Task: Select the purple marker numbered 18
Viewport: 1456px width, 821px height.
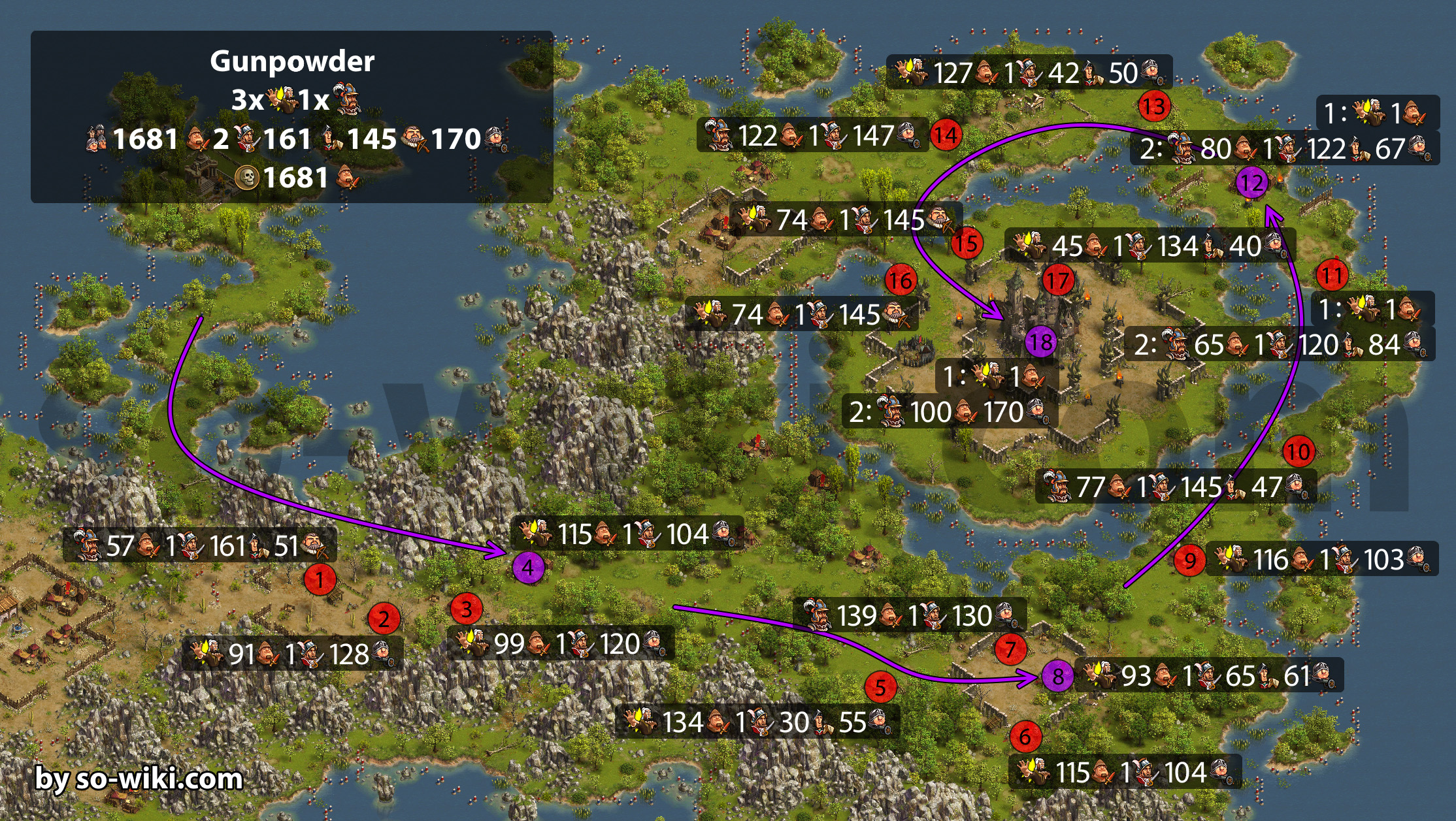Action: pos(1041,342)
